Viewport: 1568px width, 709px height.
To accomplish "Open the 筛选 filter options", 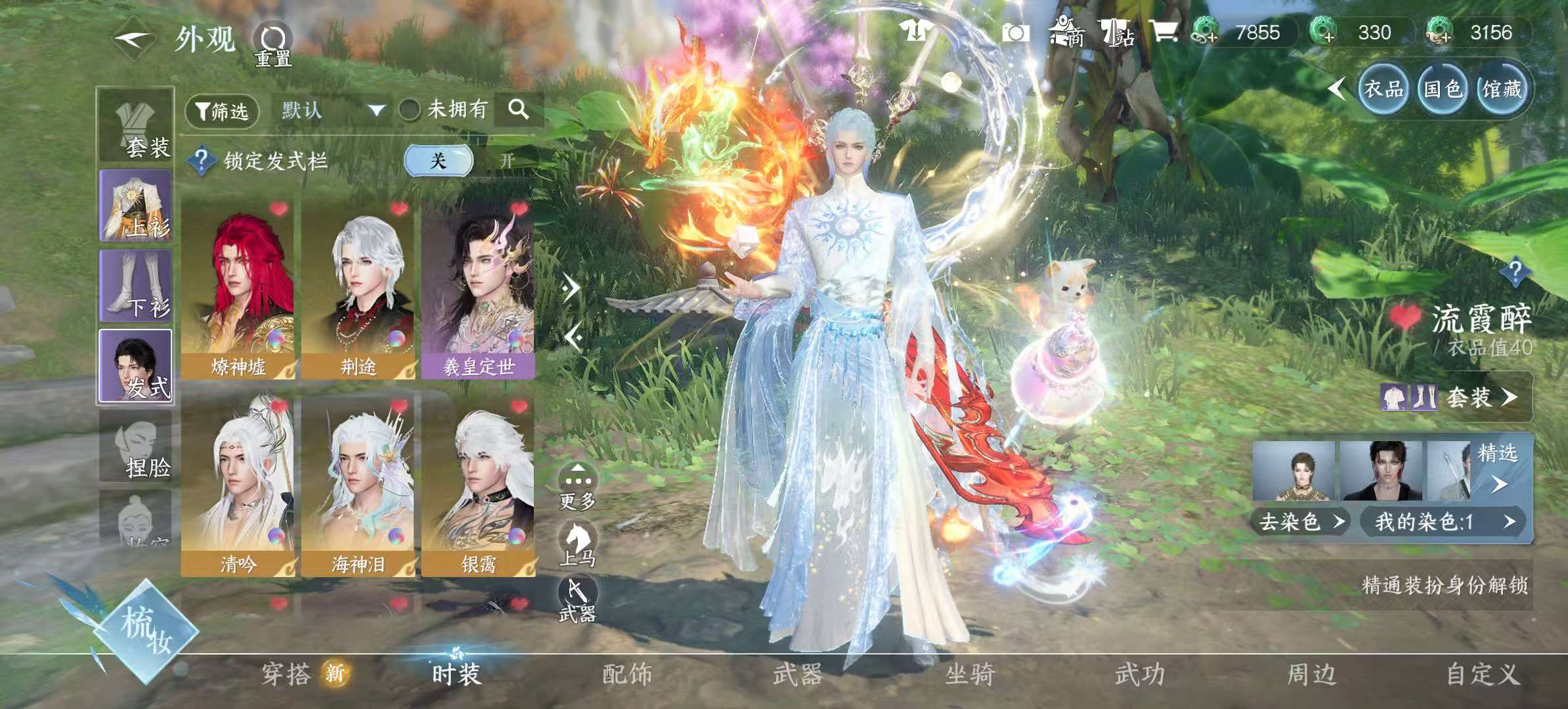I will 223,110.
